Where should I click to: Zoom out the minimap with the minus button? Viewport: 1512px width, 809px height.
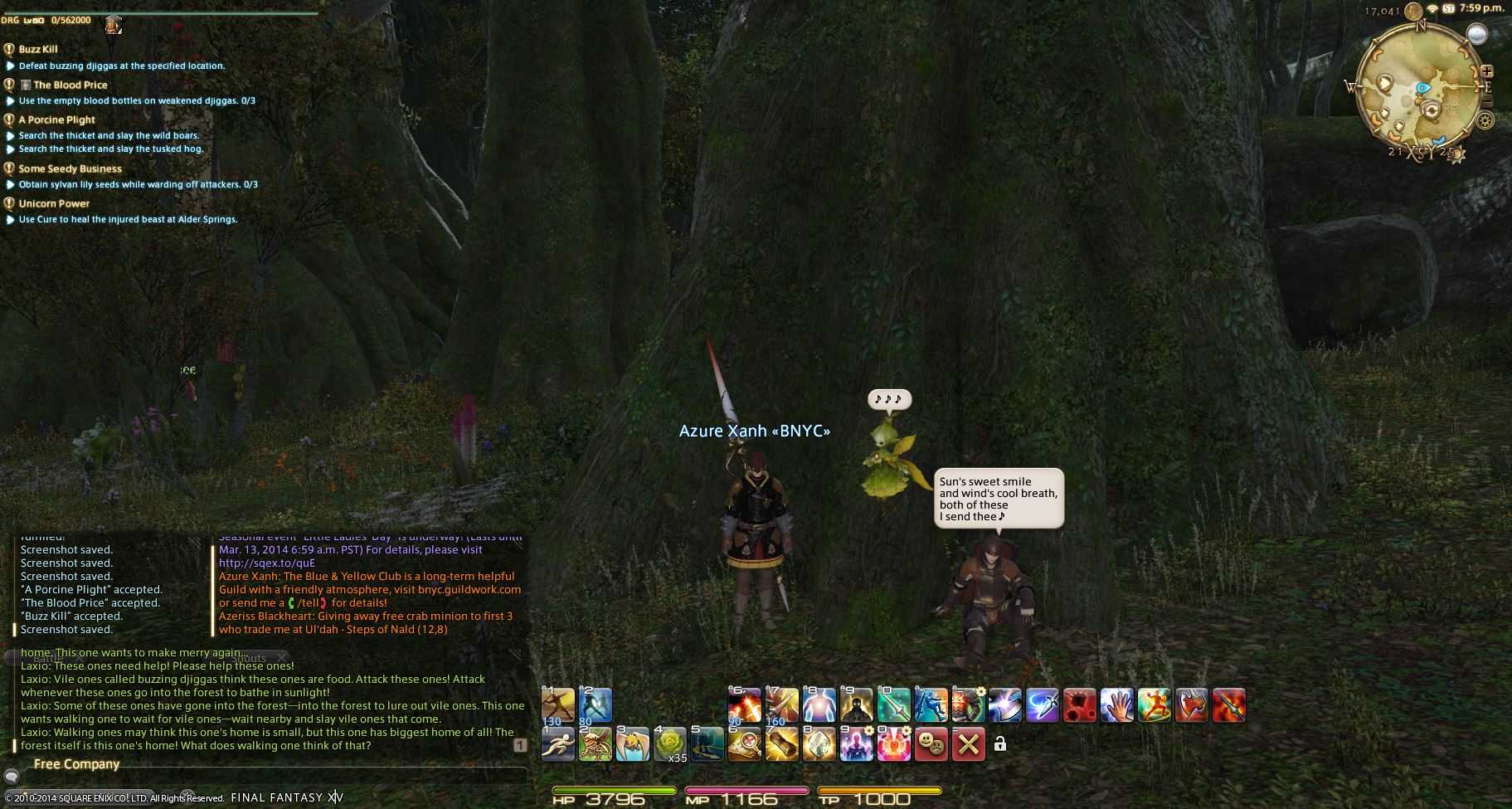[x=1487, y=101]
